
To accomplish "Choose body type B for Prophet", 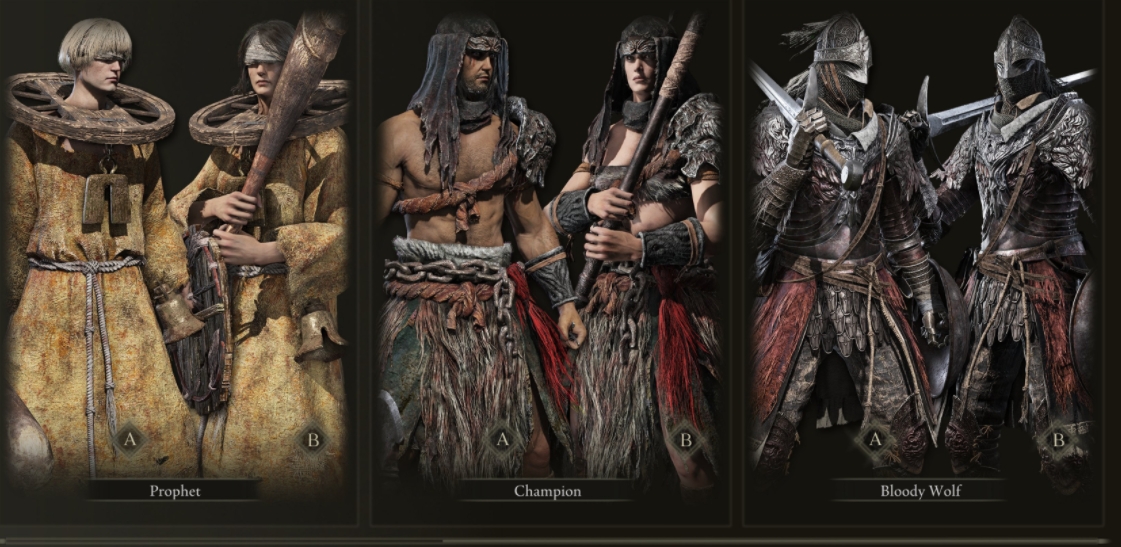I will coord(314,439).
